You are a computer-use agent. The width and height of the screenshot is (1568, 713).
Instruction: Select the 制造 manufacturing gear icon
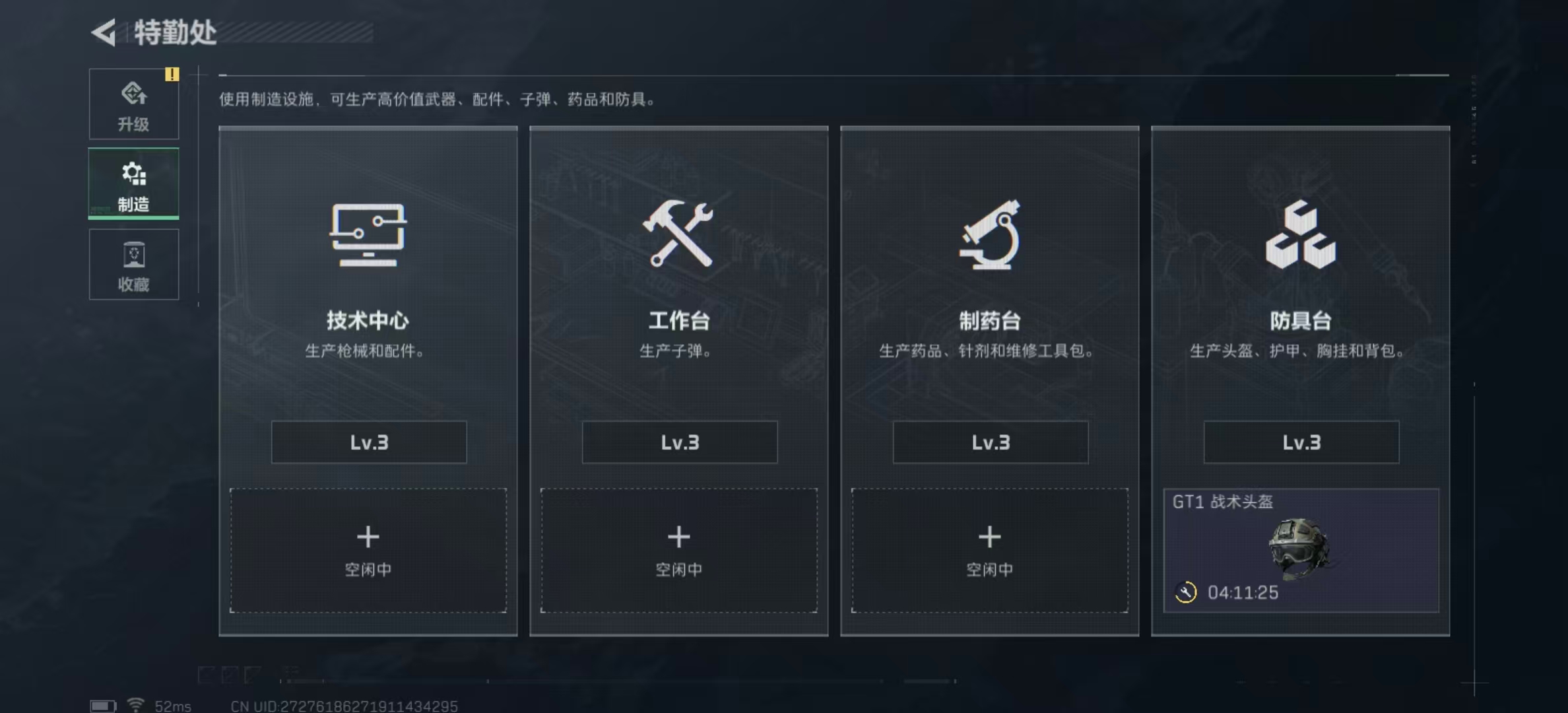(134, 173)
